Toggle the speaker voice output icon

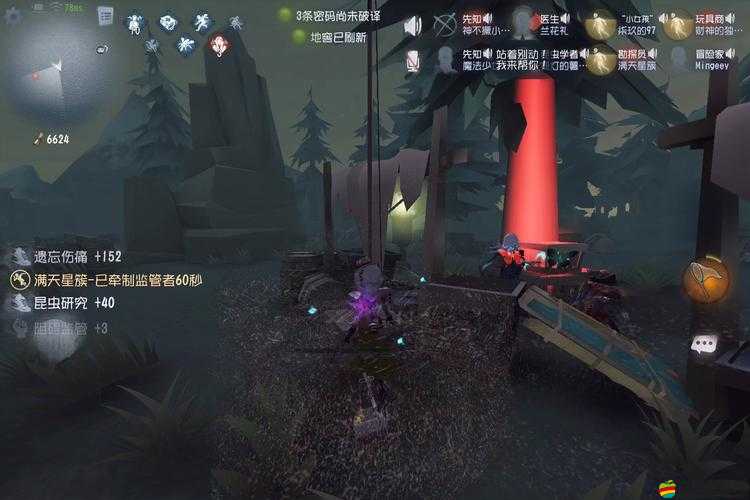[x=413, y=25]
